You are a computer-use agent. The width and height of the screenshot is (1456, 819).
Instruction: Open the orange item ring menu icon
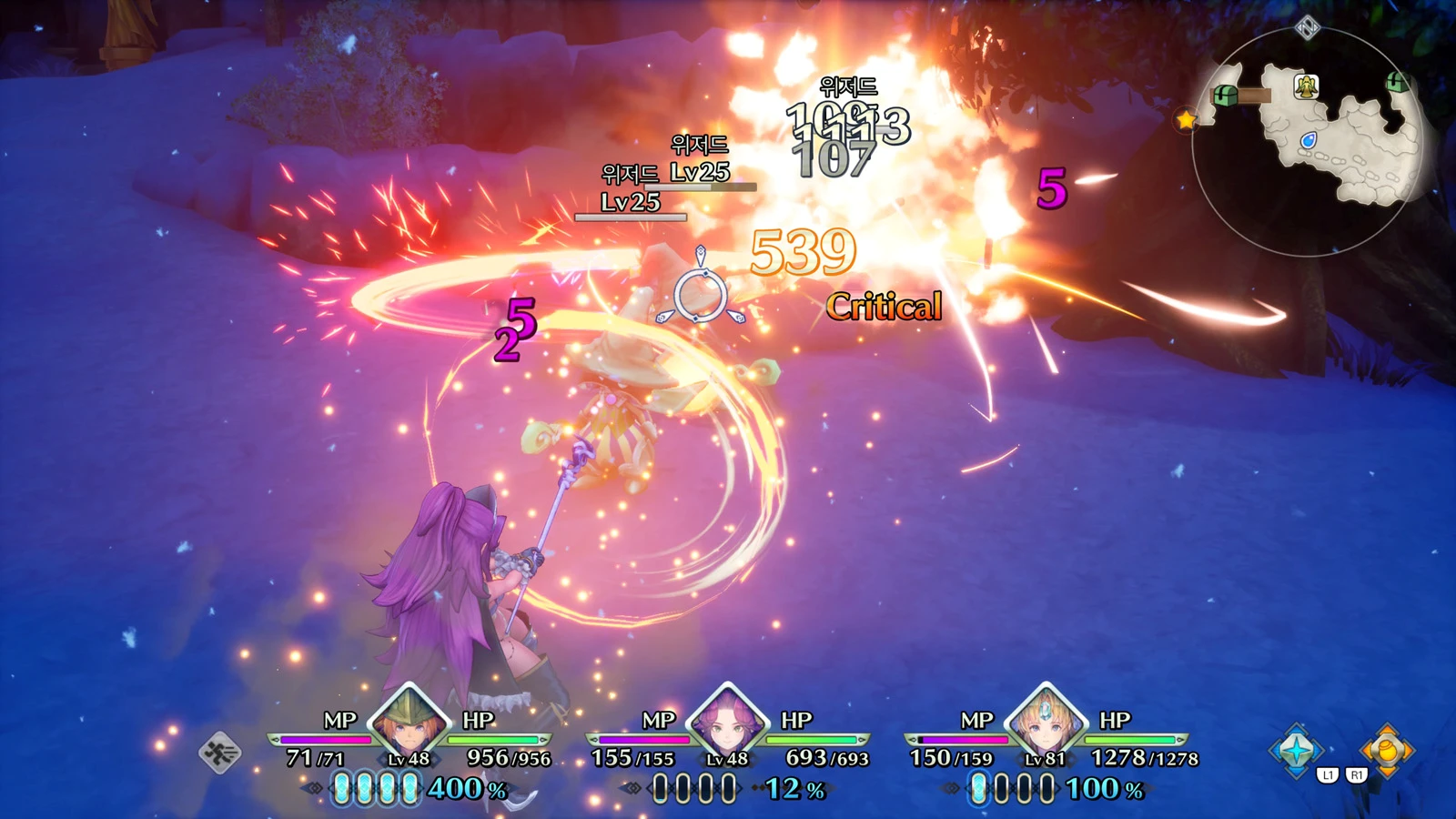tap(1386, 751)
